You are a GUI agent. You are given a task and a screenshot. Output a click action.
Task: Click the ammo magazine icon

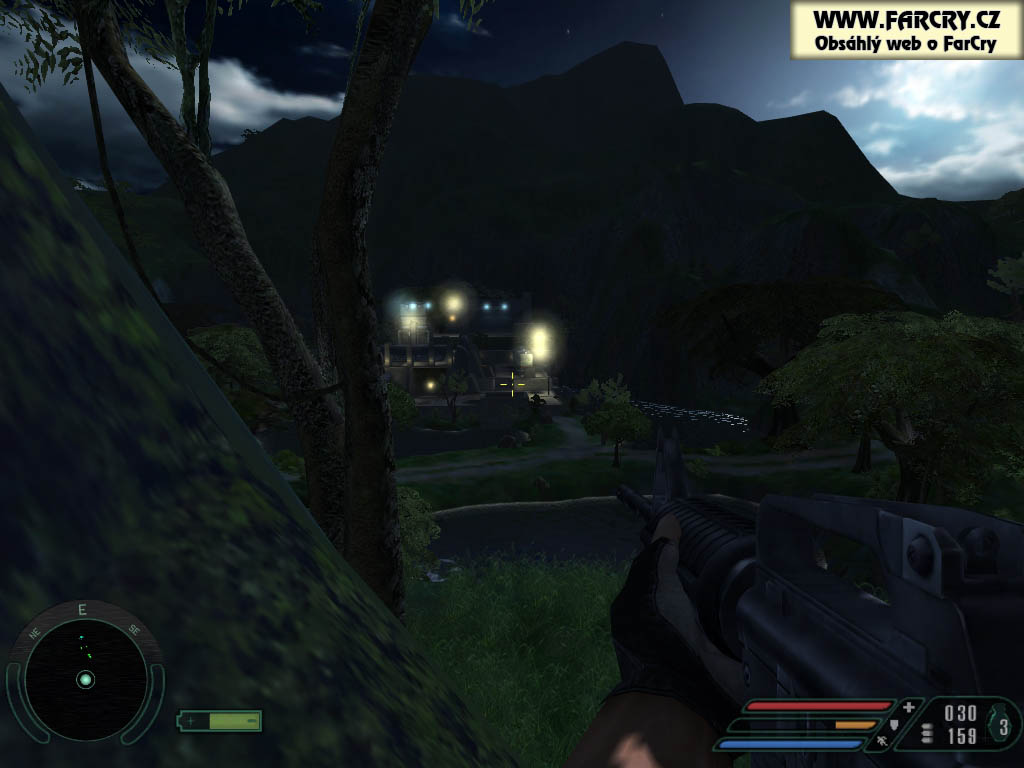point(927,733)
